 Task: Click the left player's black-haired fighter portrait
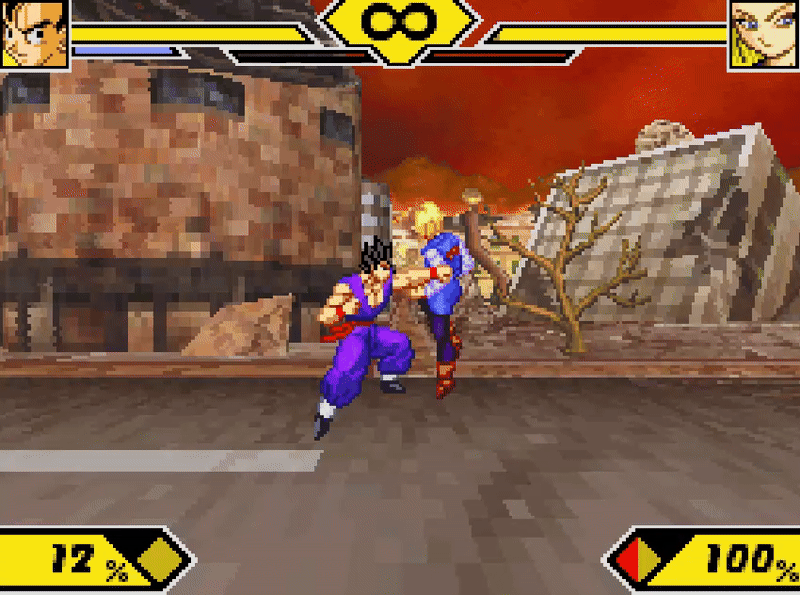34,33
